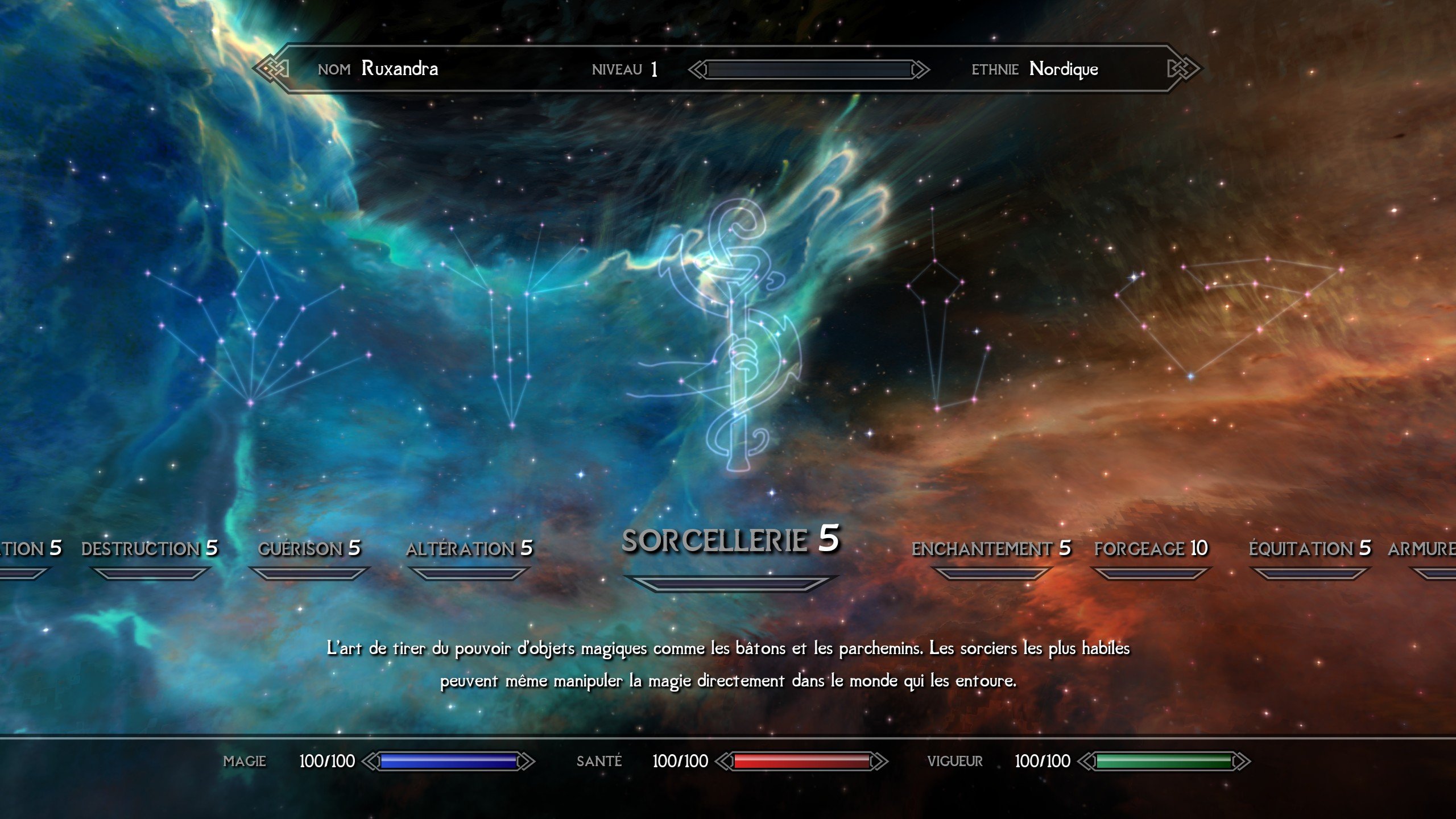Switch to the Forgeage skill
The height and width of the screenshot is (819, 1456).
coord(1151,548)
